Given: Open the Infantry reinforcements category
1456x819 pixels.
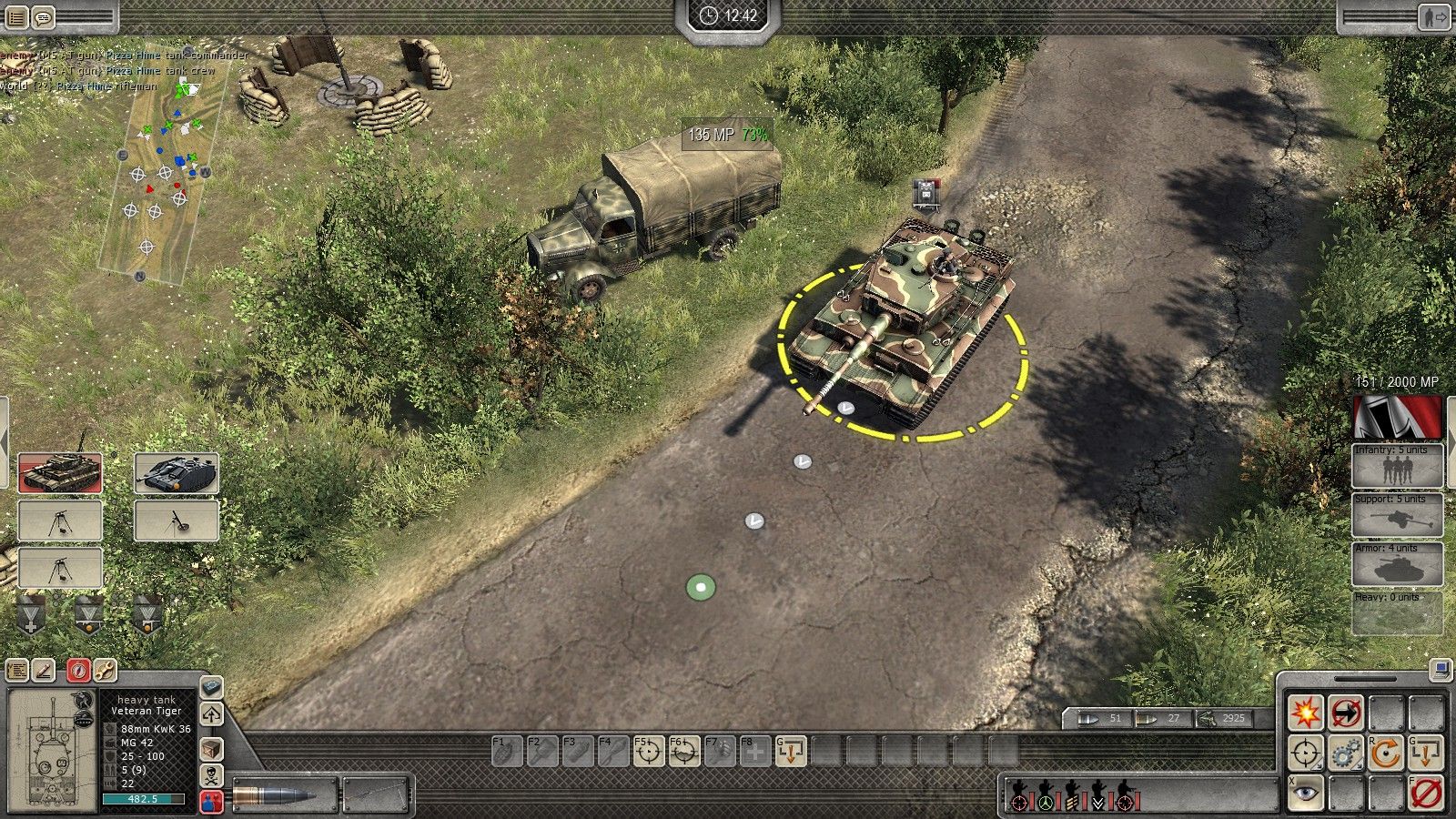Looking at the screenshot, I should 1397,468.
